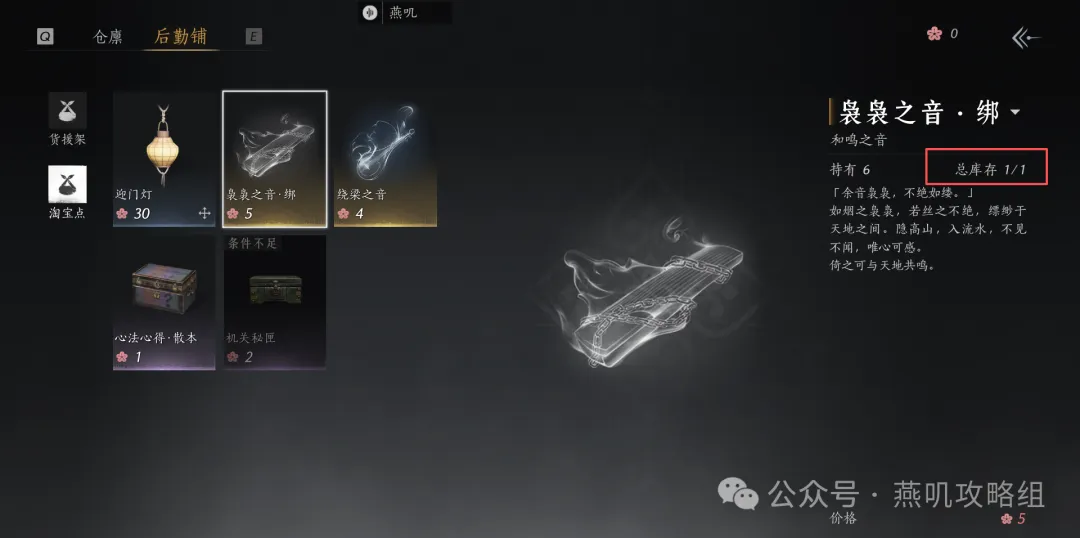Open the 货援架 category
Viewport: 1080px width, 538px height.
(x=68, y=119)
